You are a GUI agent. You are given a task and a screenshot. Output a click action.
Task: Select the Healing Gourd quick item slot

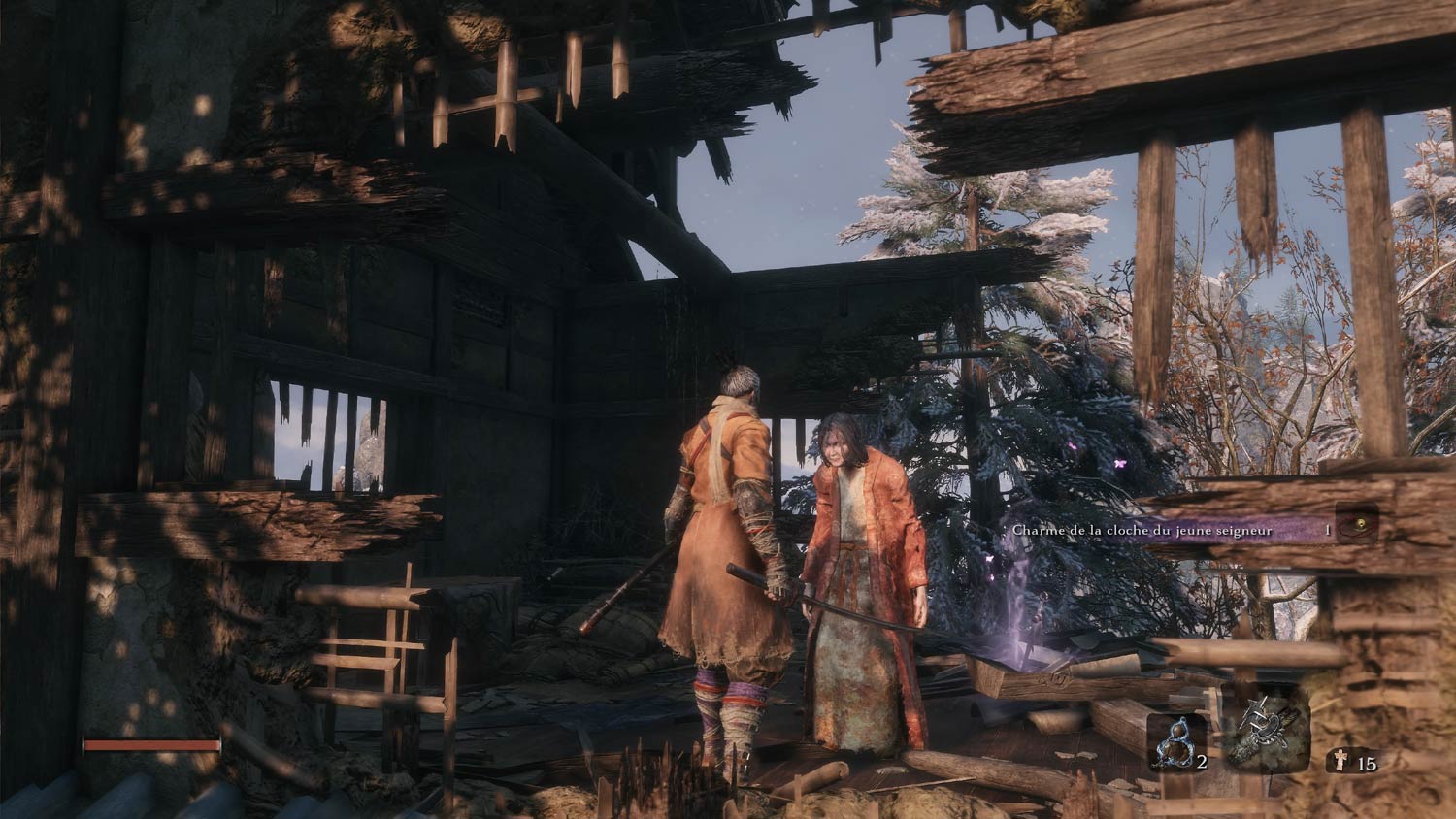(1176, 744)
